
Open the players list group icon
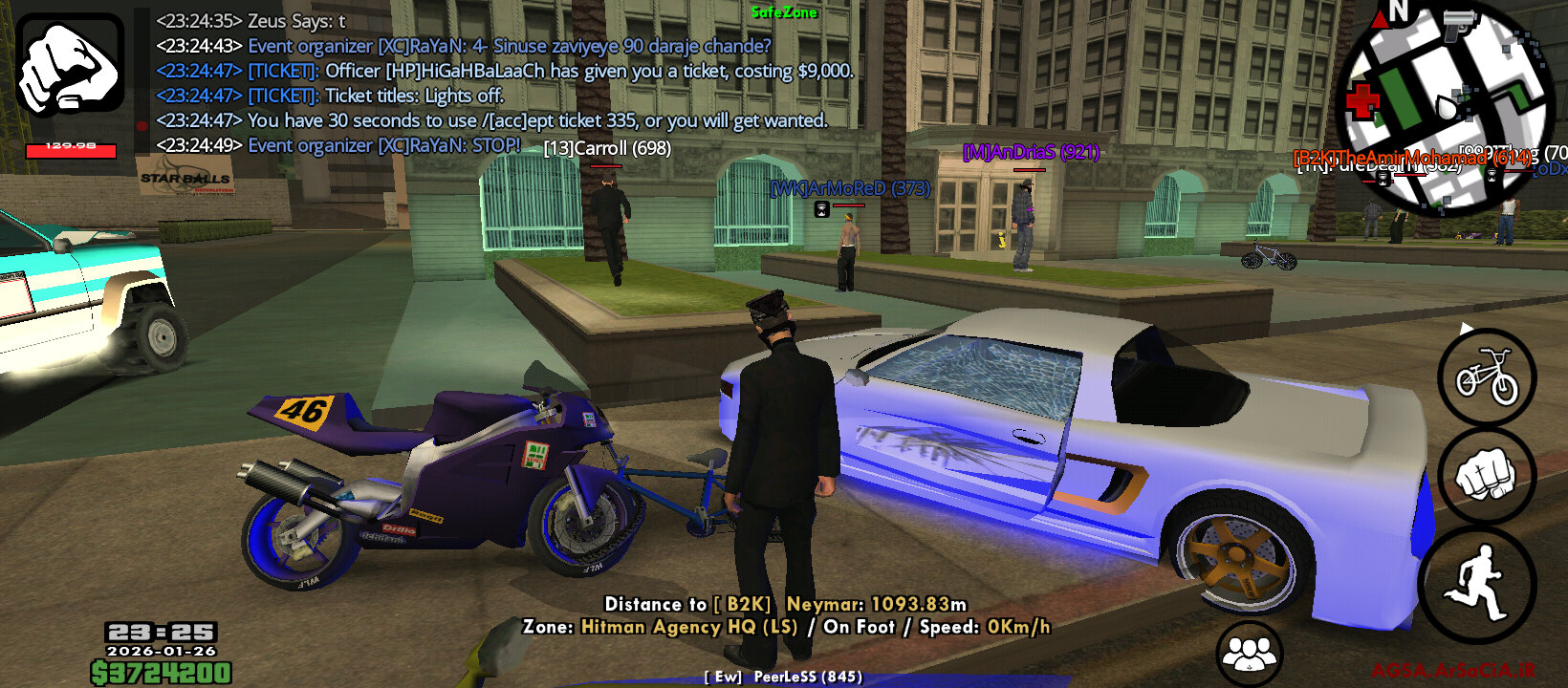coord(1249,655)
